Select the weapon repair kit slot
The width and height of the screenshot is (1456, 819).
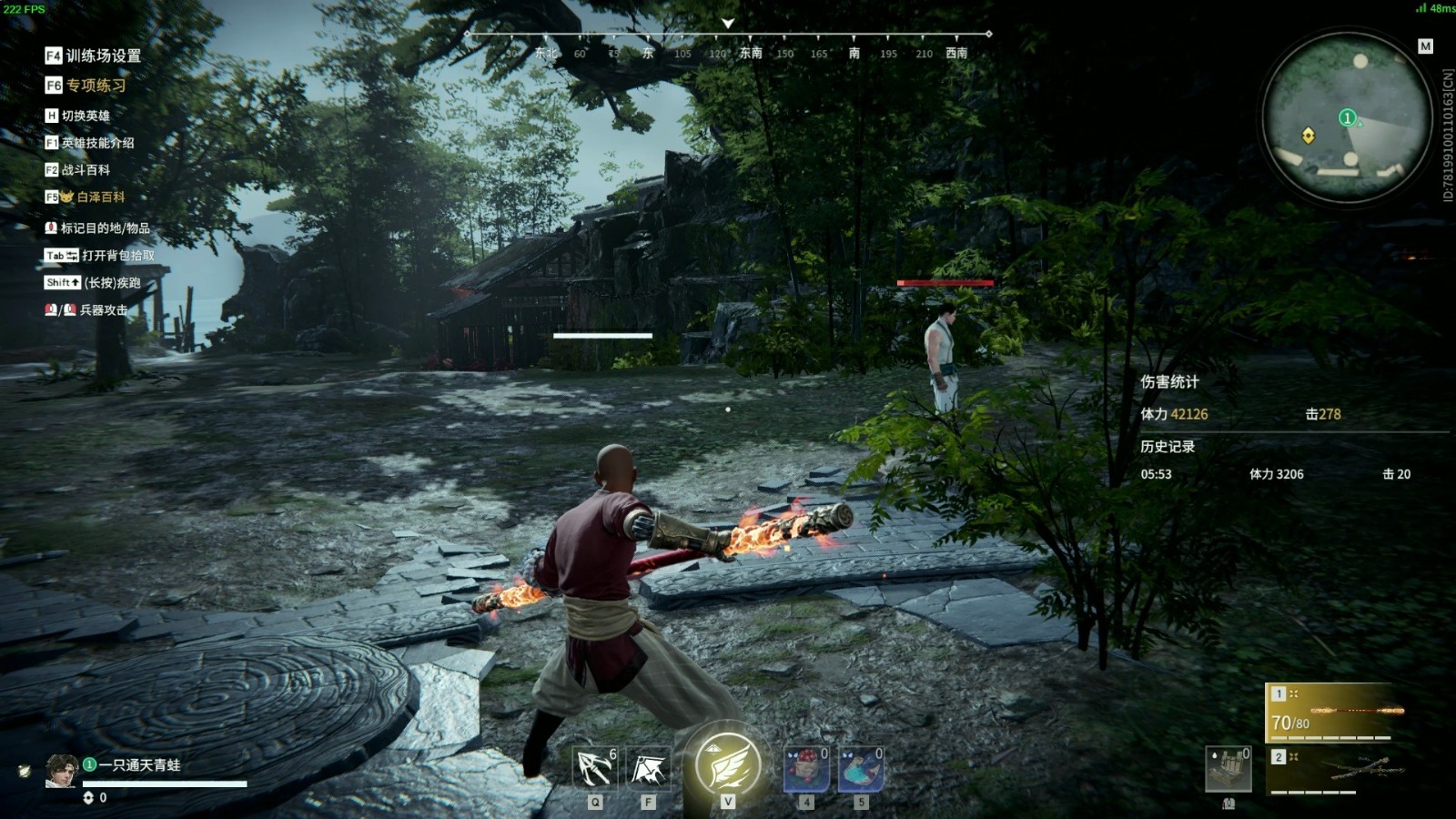tap(1228, 769)
